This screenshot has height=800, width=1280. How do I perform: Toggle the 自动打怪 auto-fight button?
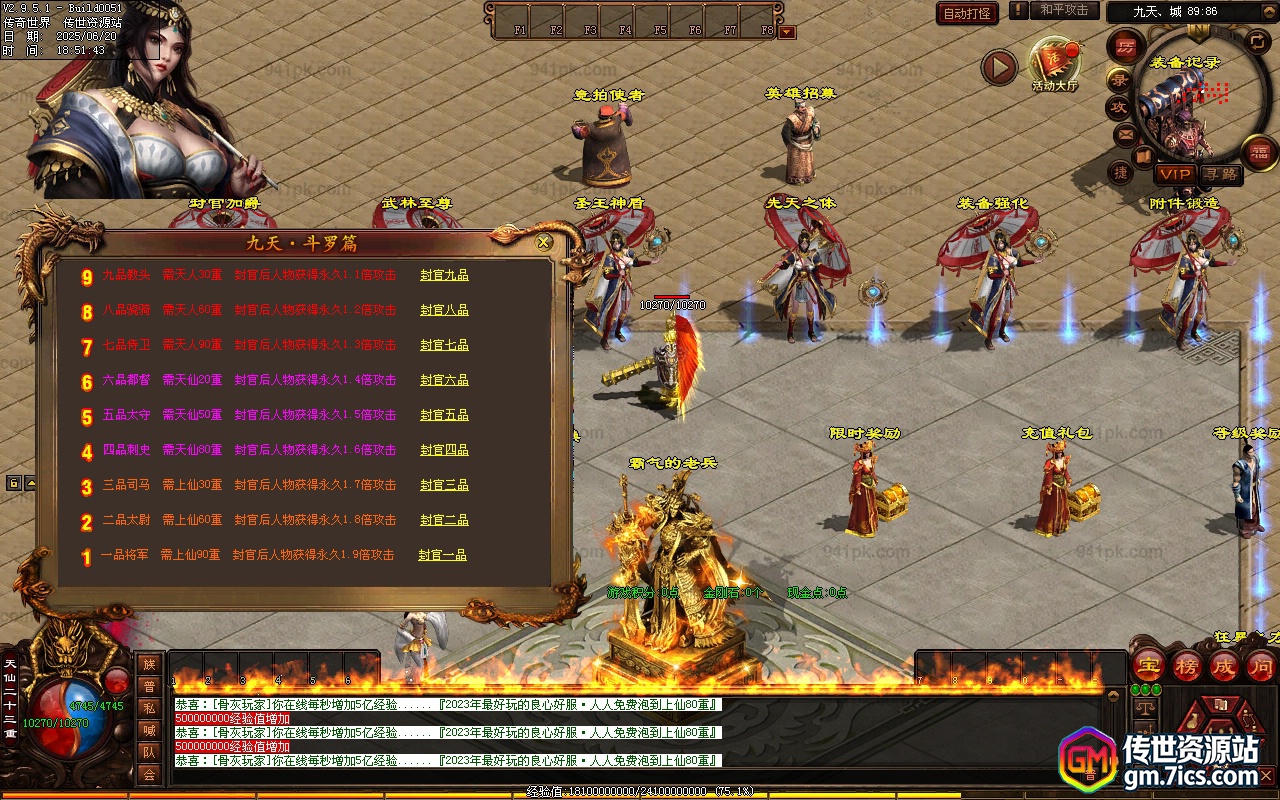(967, 13)
